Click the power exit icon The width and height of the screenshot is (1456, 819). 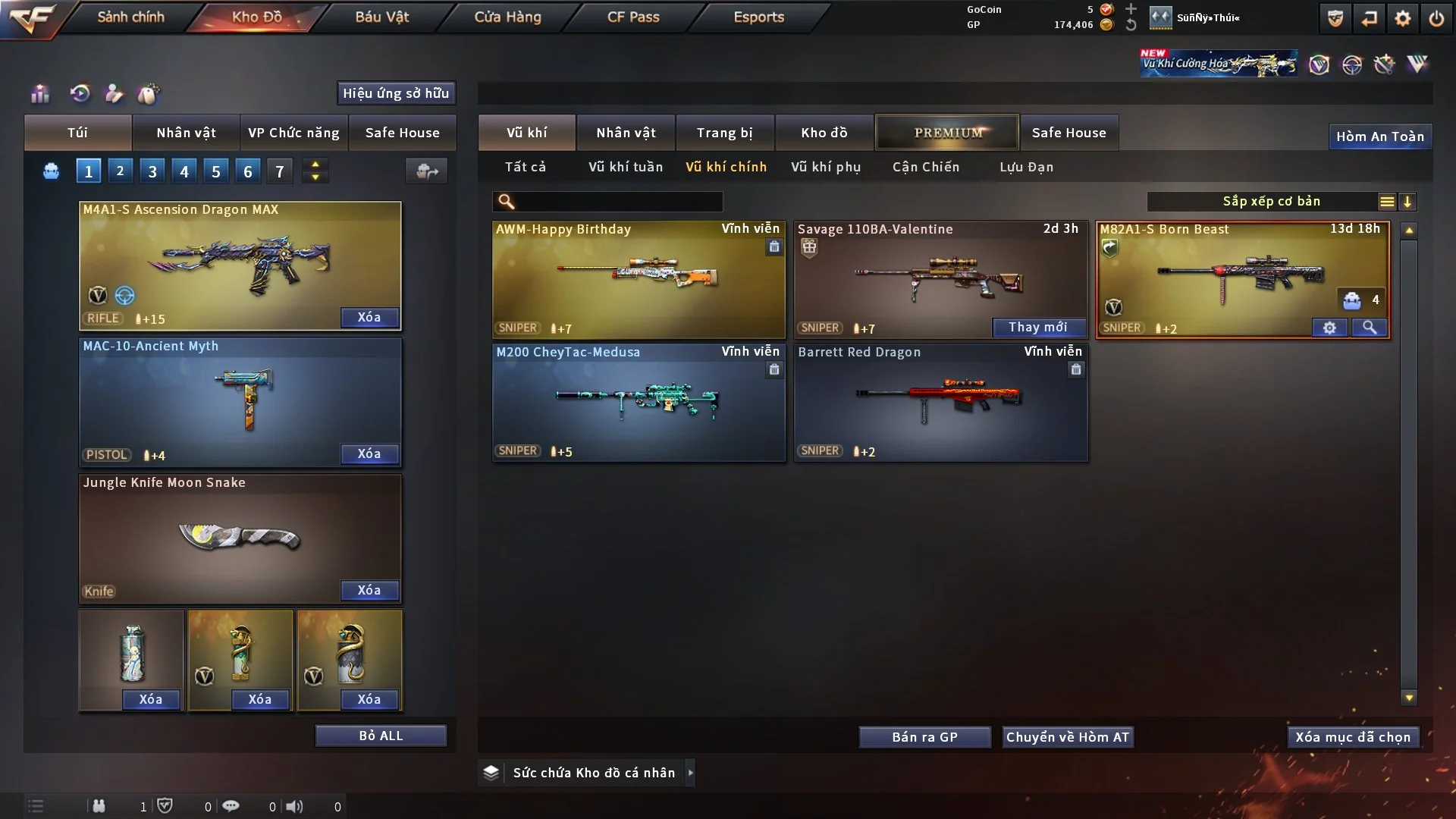(x=1436, y=18)
